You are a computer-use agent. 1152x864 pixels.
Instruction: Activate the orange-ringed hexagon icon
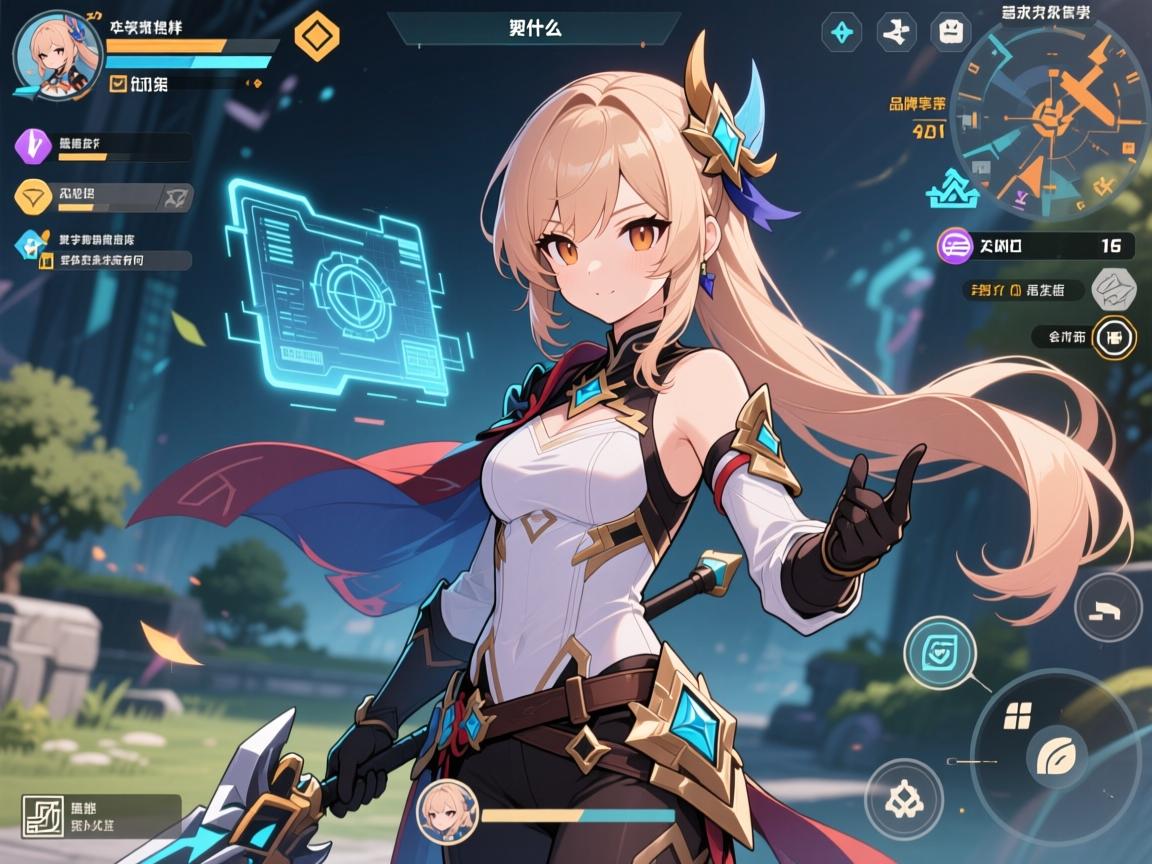click(1114, 337)
